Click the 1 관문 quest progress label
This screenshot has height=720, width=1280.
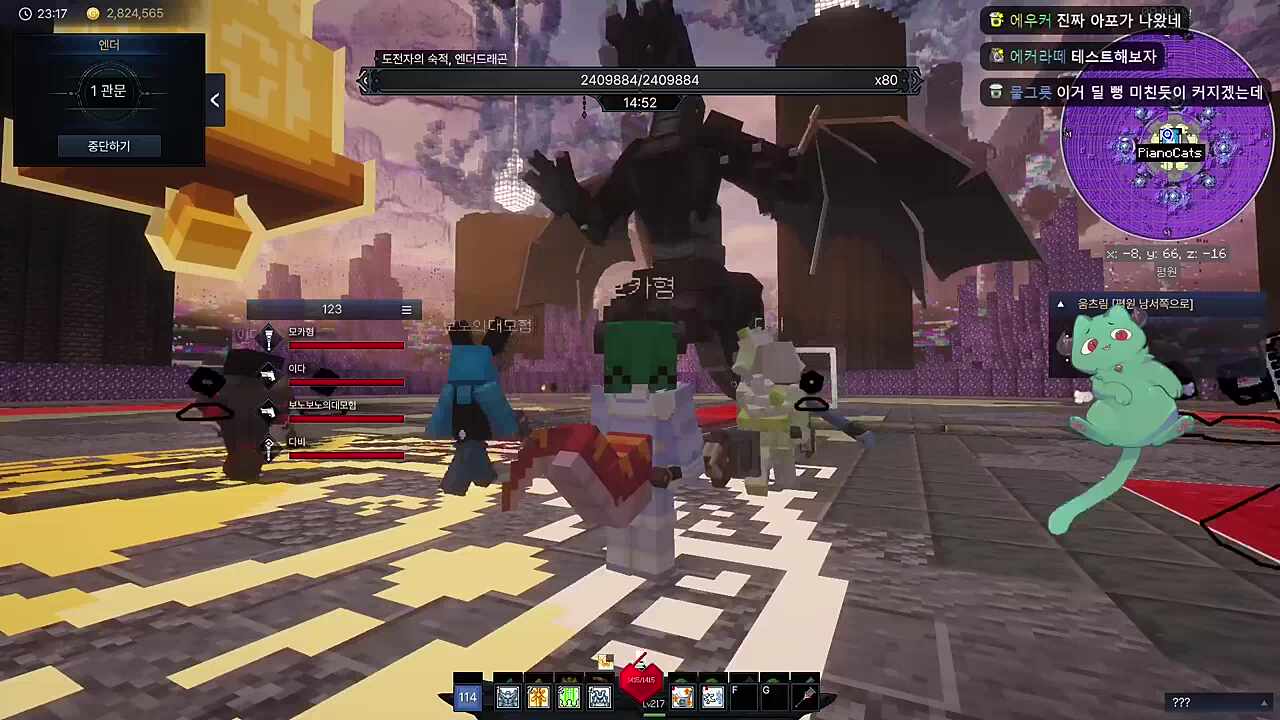(108, 91)
